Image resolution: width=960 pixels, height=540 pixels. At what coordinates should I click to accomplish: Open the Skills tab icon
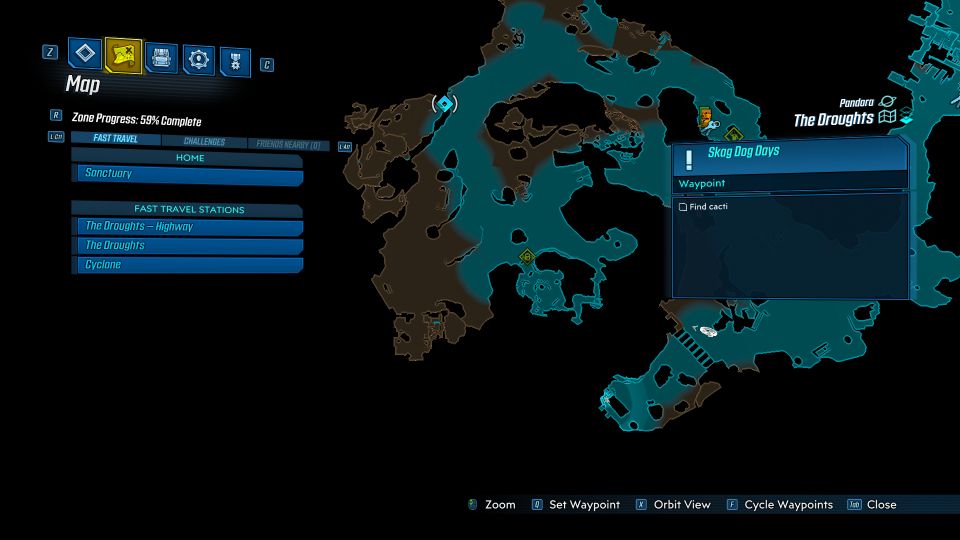point(199,59)
